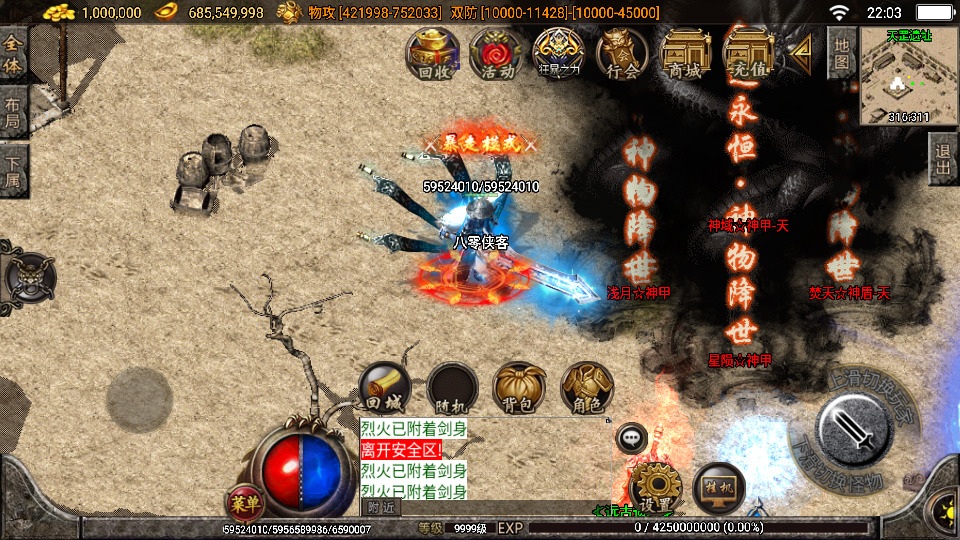Tap the 退出 exit button

pyautogui.click(x=942, y=158)
